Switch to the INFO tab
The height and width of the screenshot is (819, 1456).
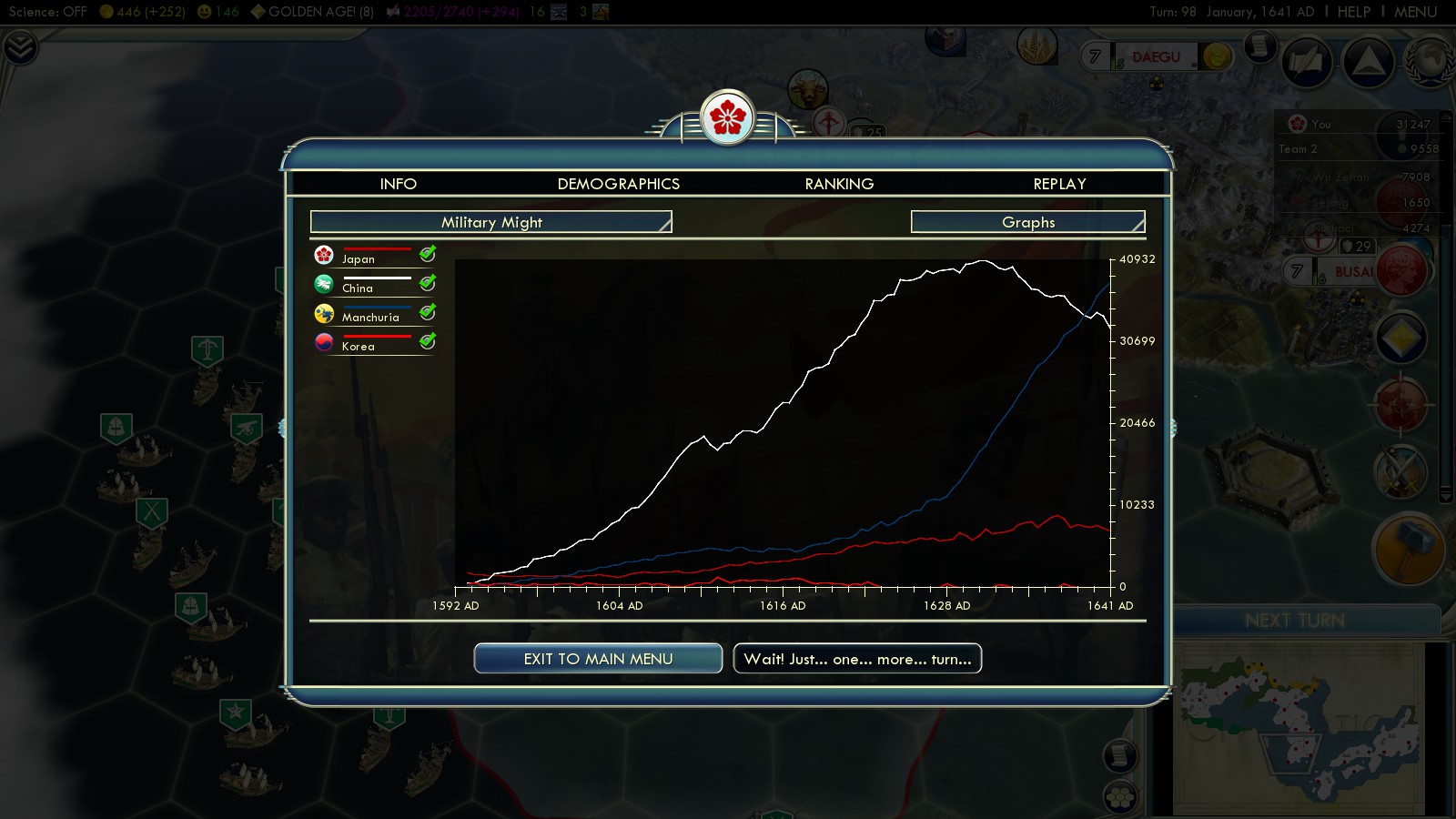[x=398, y=184]
